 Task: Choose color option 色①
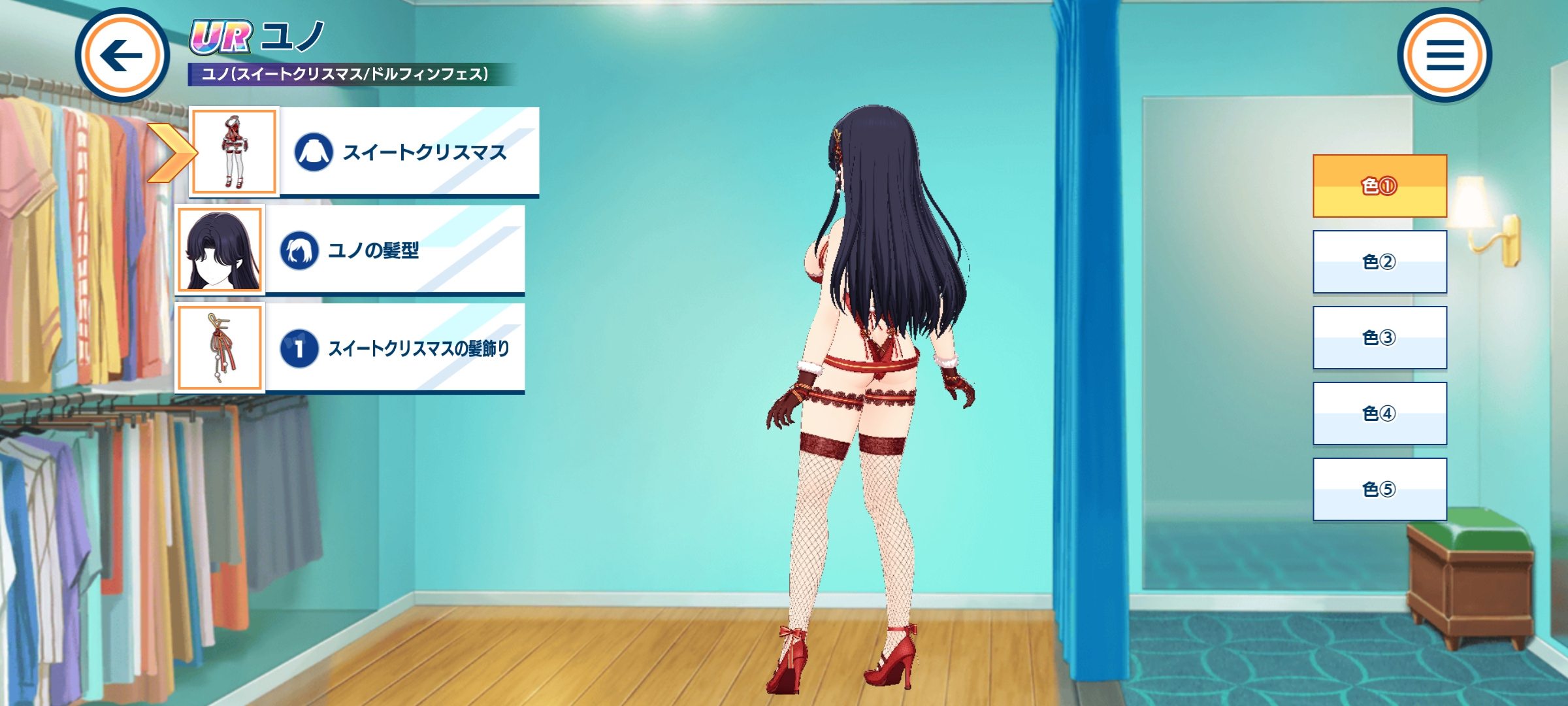pos(1380,186)
